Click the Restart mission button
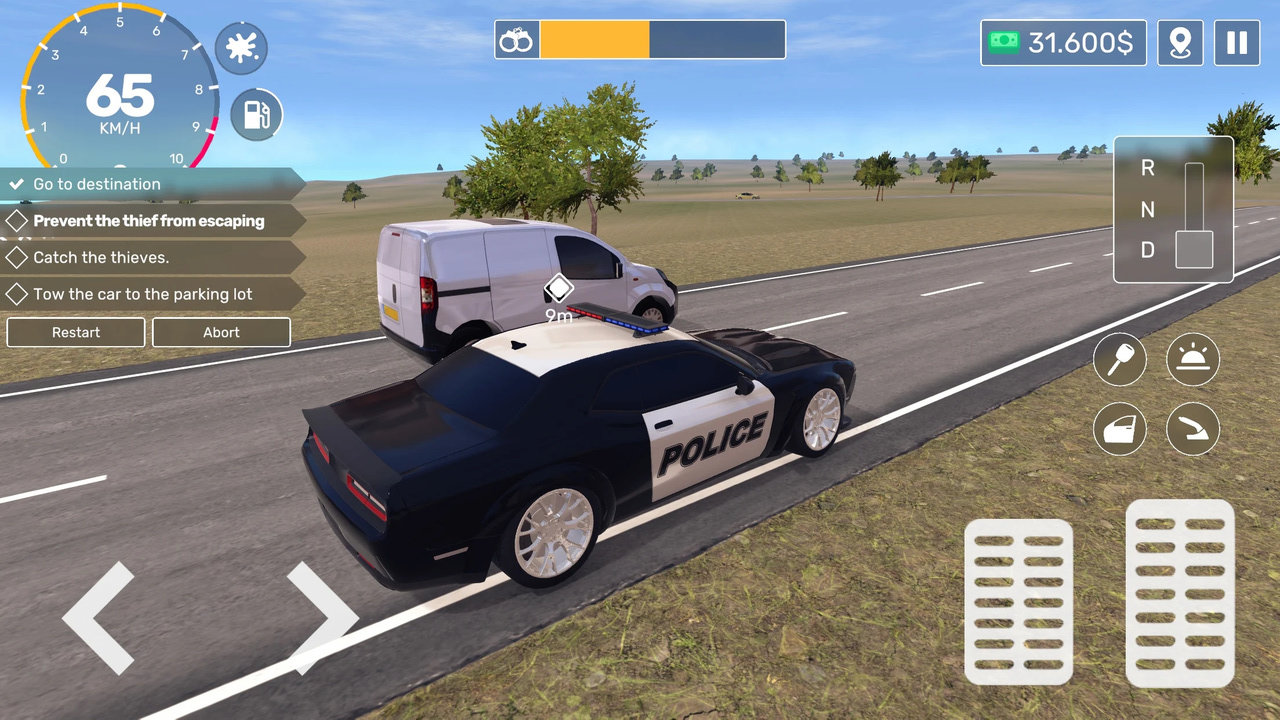The height and width of the screenshot is (720, 1280). click(76, 332)
